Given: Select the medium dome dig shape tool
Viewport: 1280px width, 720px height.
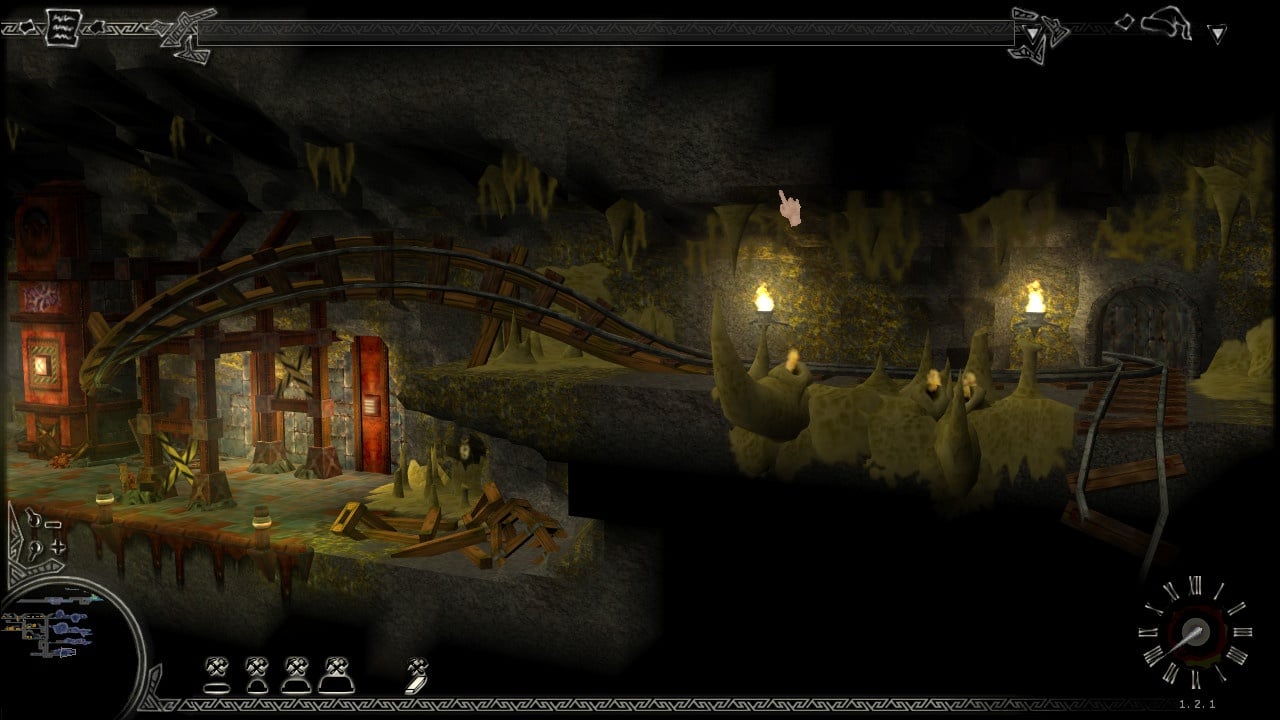Looking at the screenshot, I should tap(295, 675).
